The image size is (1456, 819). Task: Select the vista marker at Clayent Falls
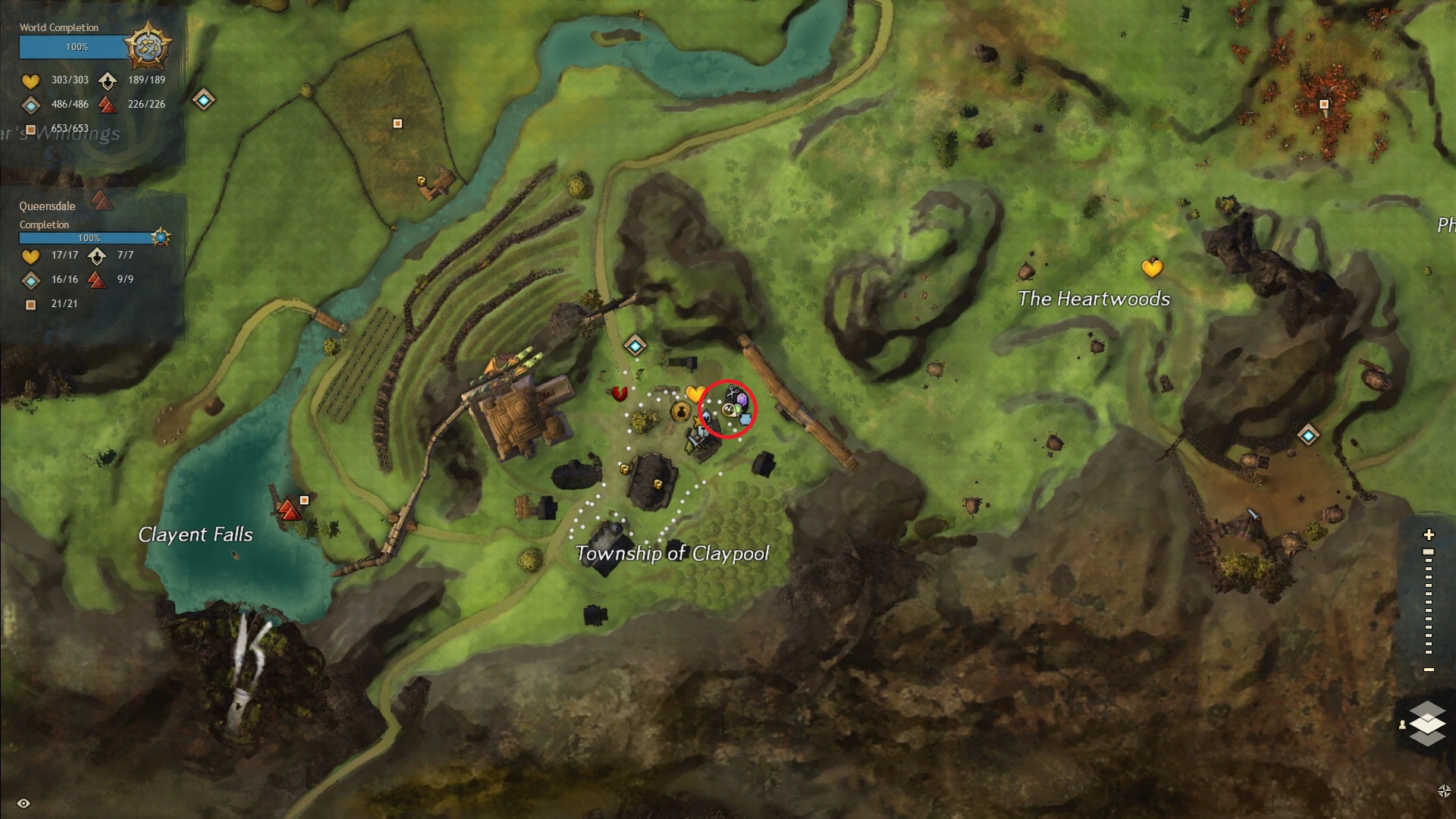coord(288,510)
